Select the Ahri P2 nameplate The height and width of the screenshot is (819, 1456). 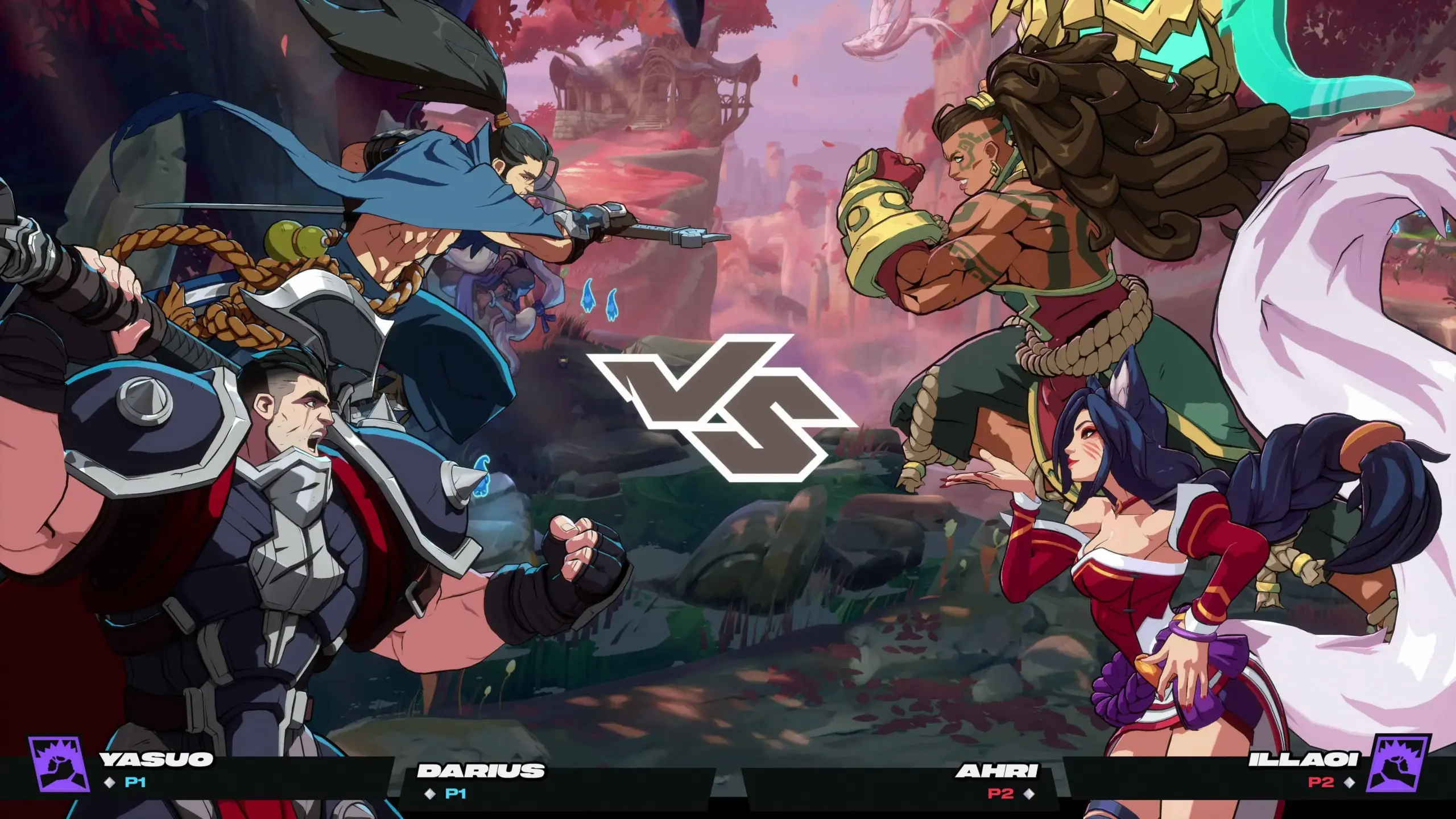[997, 780]
